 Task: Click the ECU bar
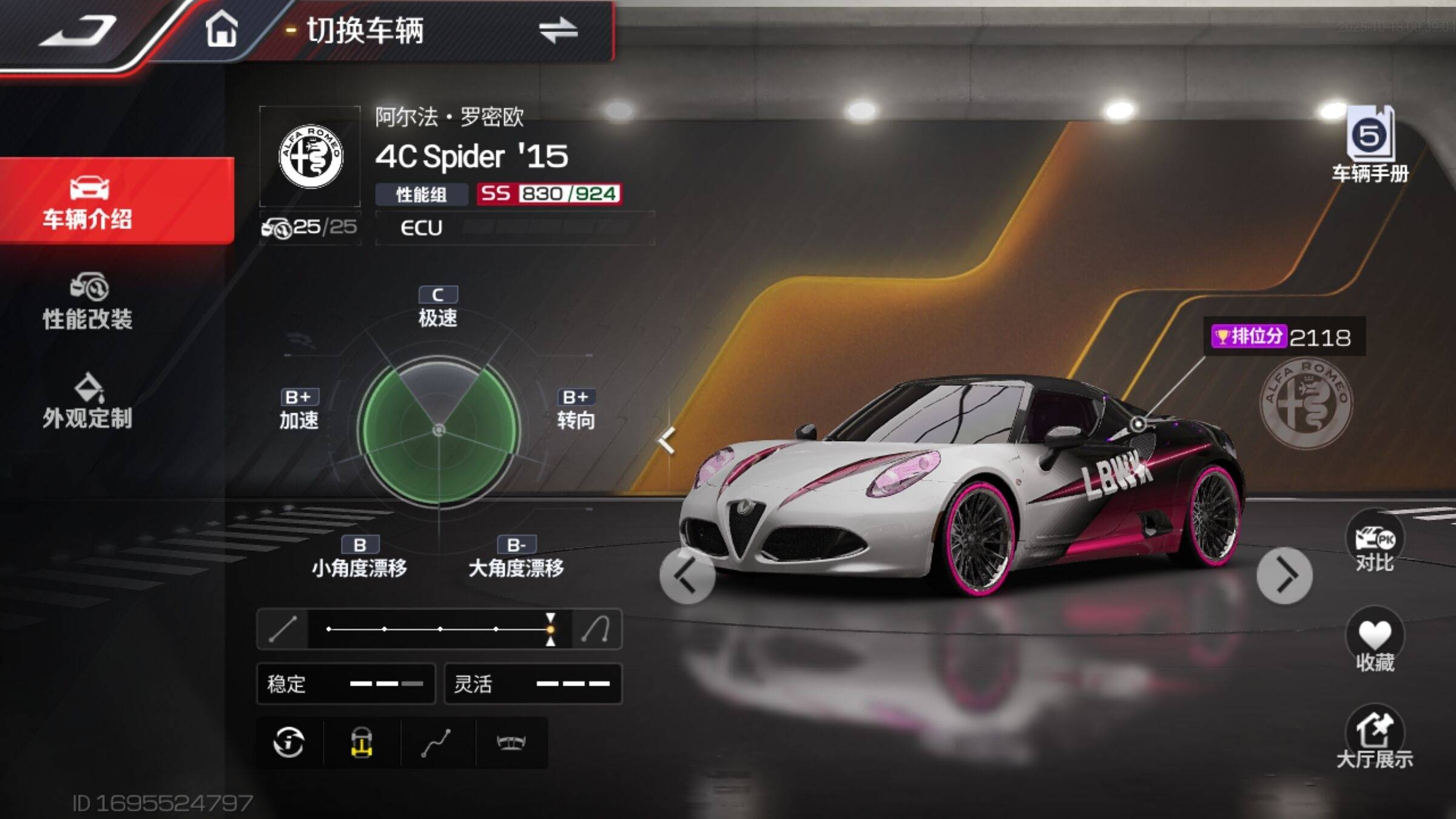(x=514, y=228)
